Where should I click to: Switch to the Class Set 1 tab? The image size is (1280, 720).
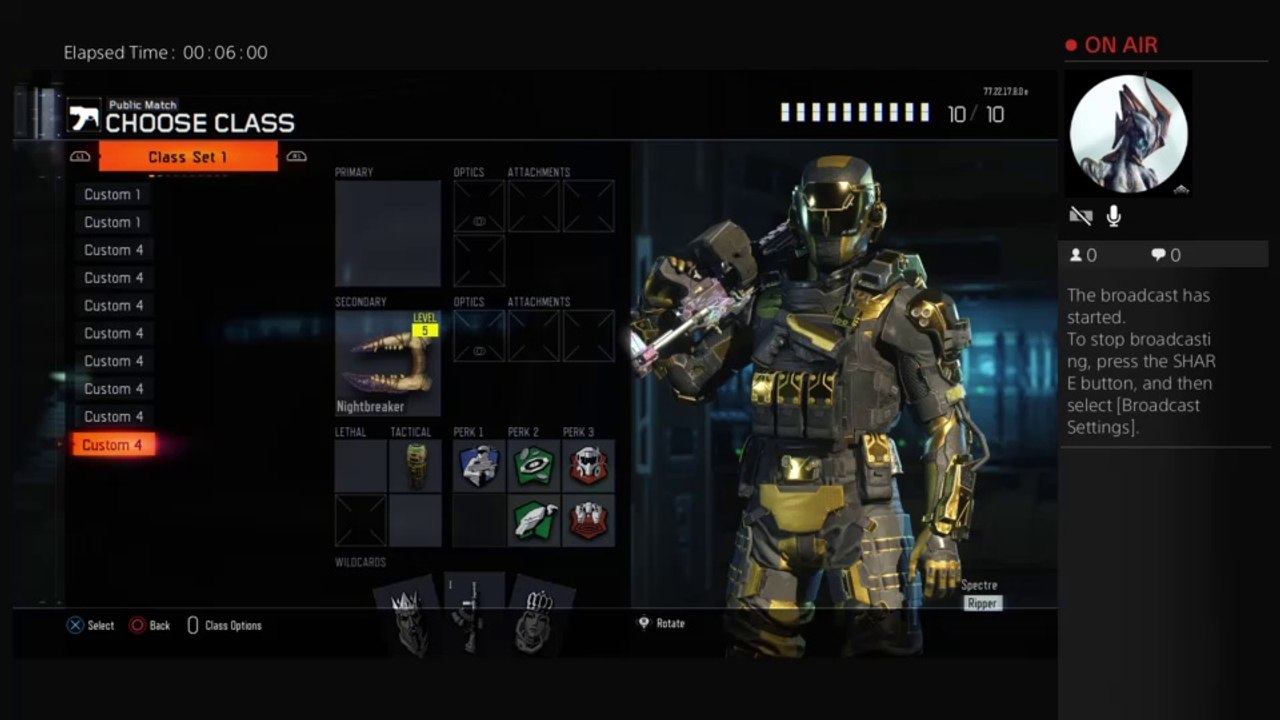pyautogui.click(x=188, y=157)
